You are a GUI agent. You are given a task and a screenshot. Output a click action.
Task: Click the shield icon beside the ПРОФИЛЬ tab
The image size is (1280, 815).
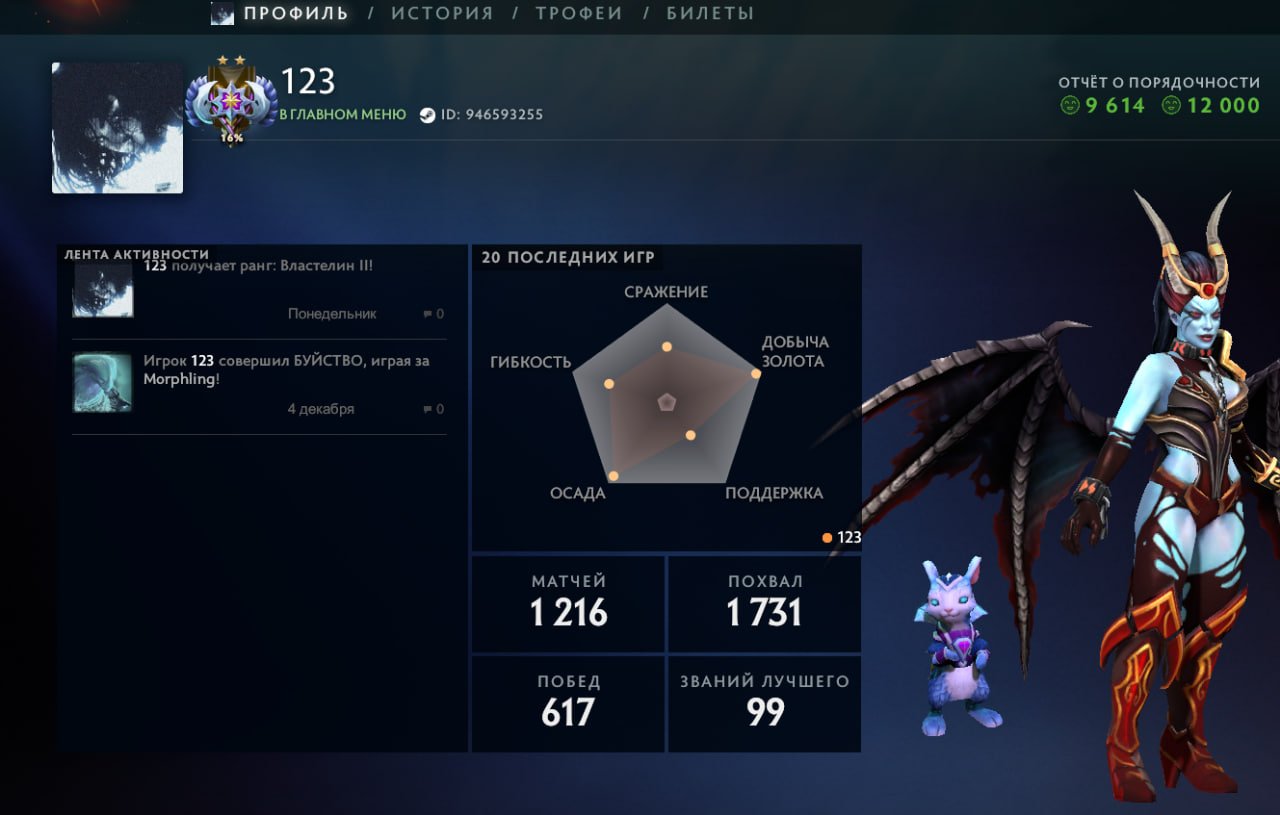[224, 13]
